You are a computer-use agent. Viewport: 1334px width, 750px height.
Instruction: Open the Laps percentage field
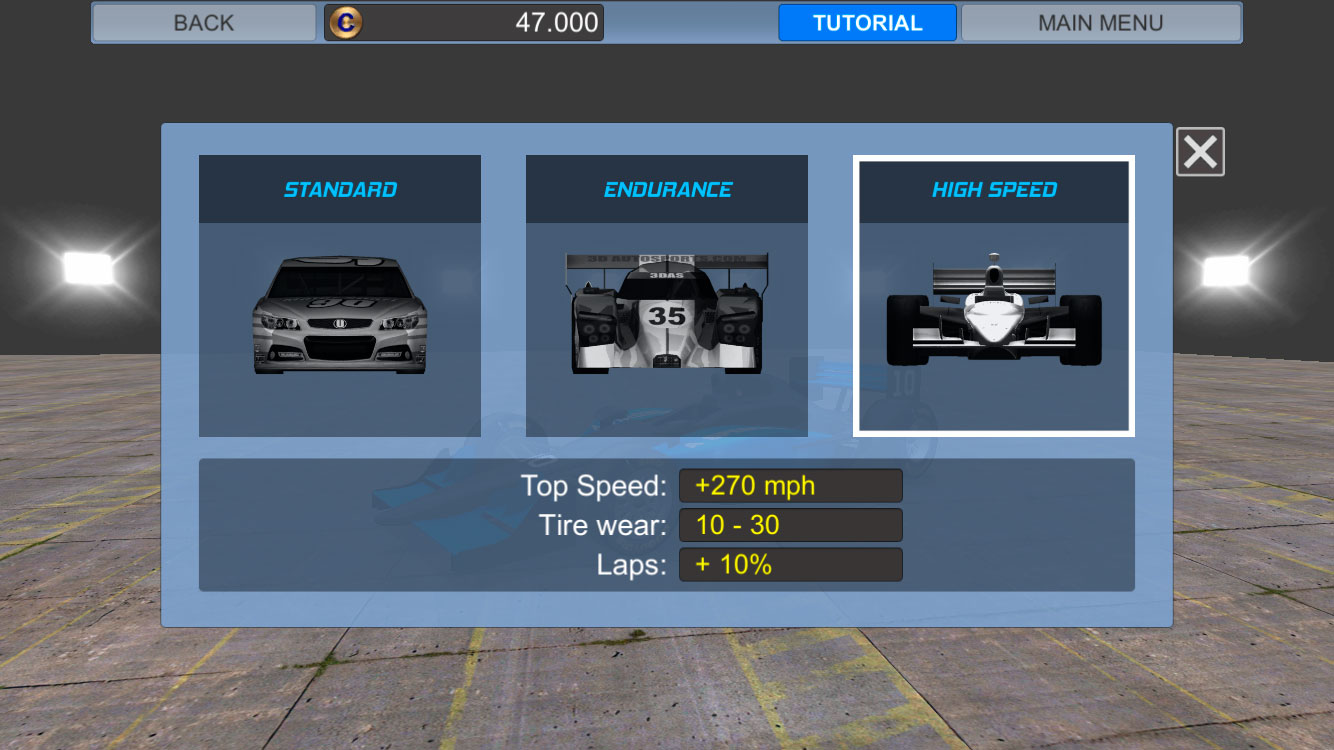pyautogui.click(x=790, y=563)
